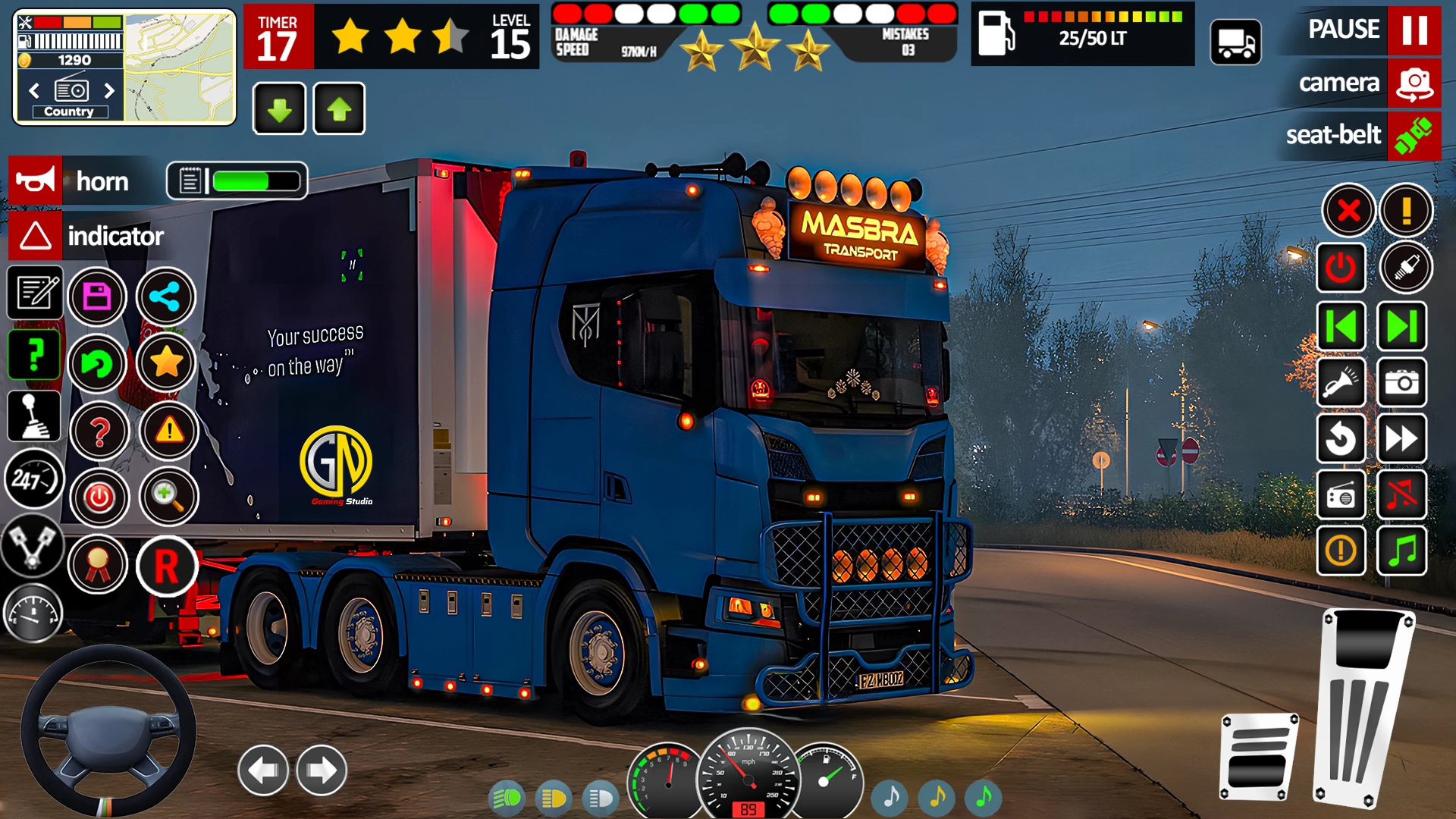Change the camera view

click(1414, 83)
